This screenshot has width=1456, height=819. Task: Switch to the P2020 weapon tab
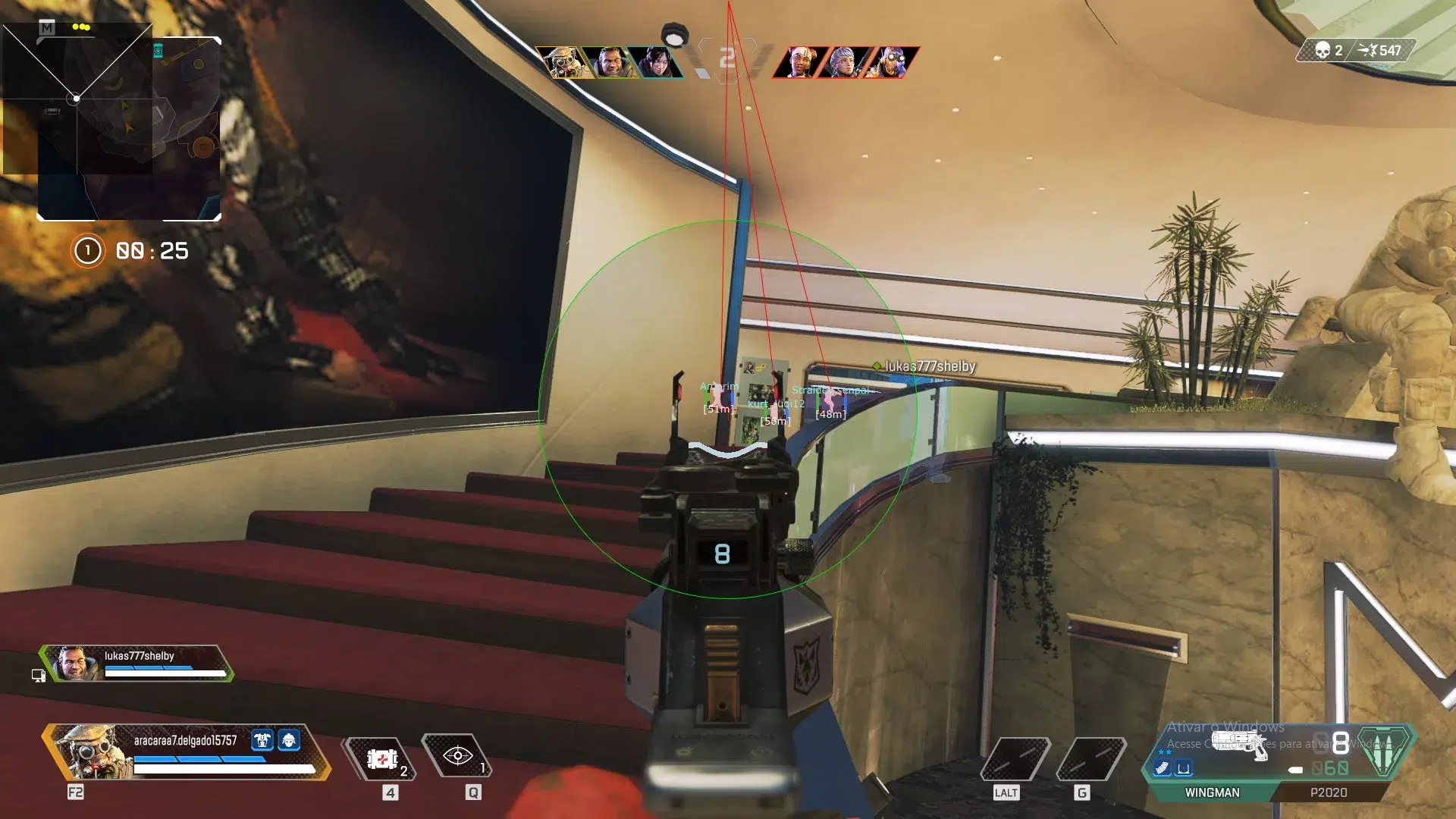(1328, 792)
